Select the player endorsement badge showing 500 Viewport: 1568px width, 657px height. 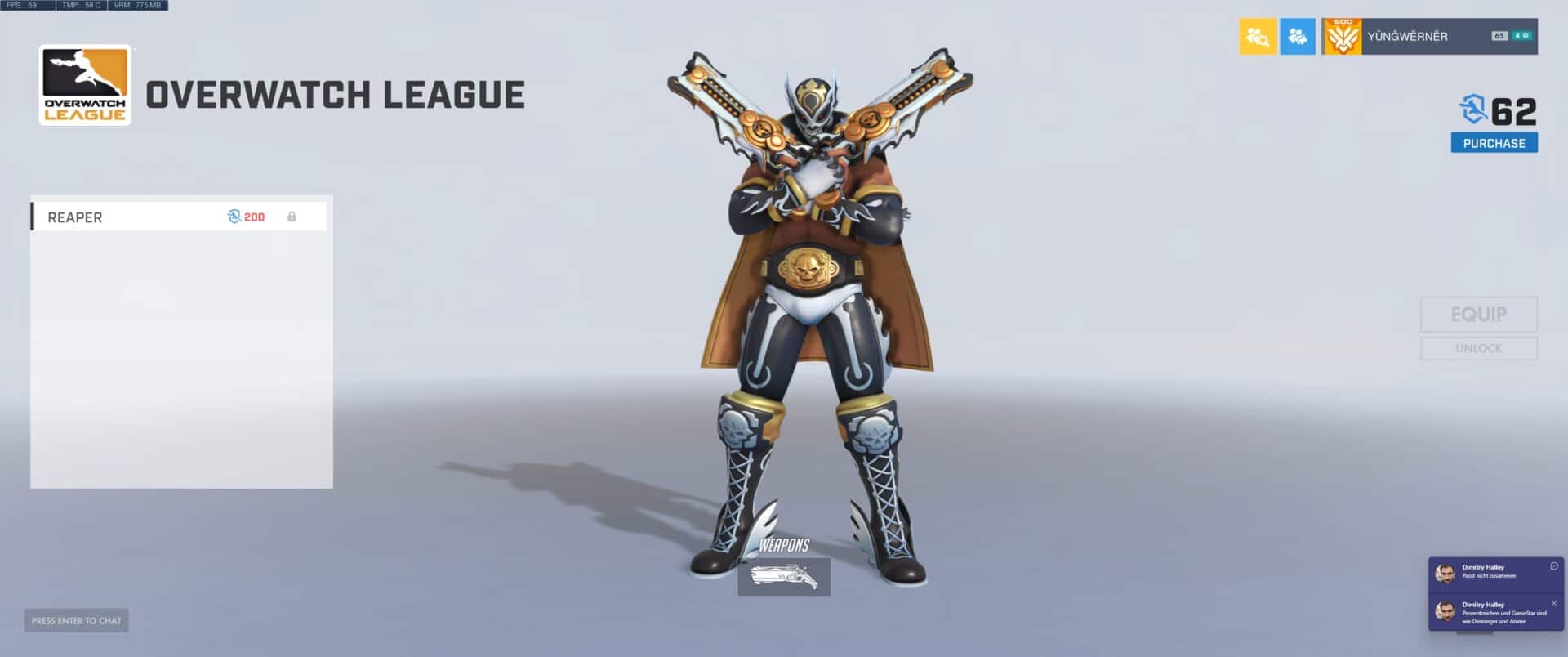pyautogui.click(x=1344, y=36)
